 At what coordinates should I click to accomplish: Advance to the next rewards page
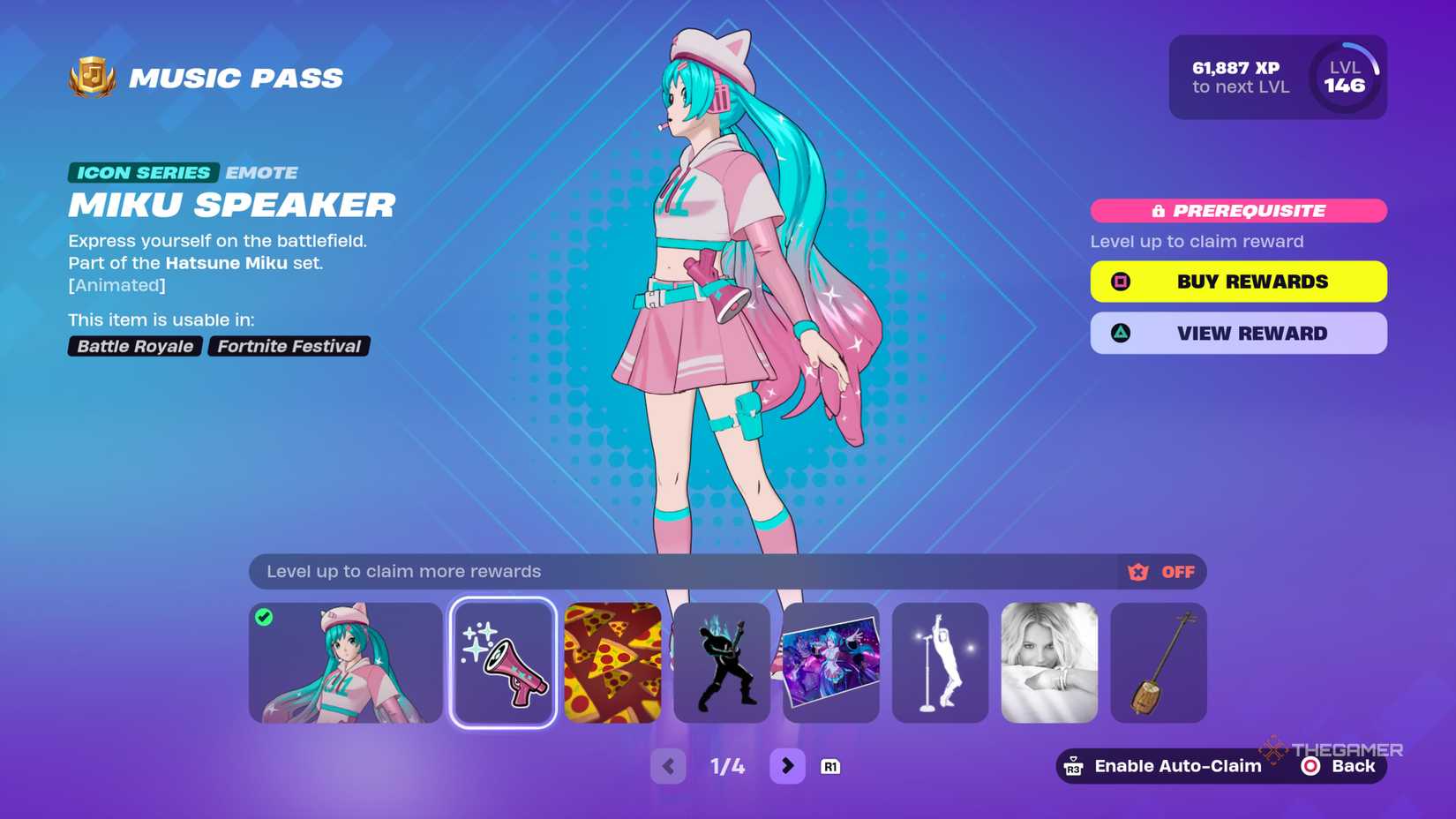pyautogui.click(x=787, y=766)
